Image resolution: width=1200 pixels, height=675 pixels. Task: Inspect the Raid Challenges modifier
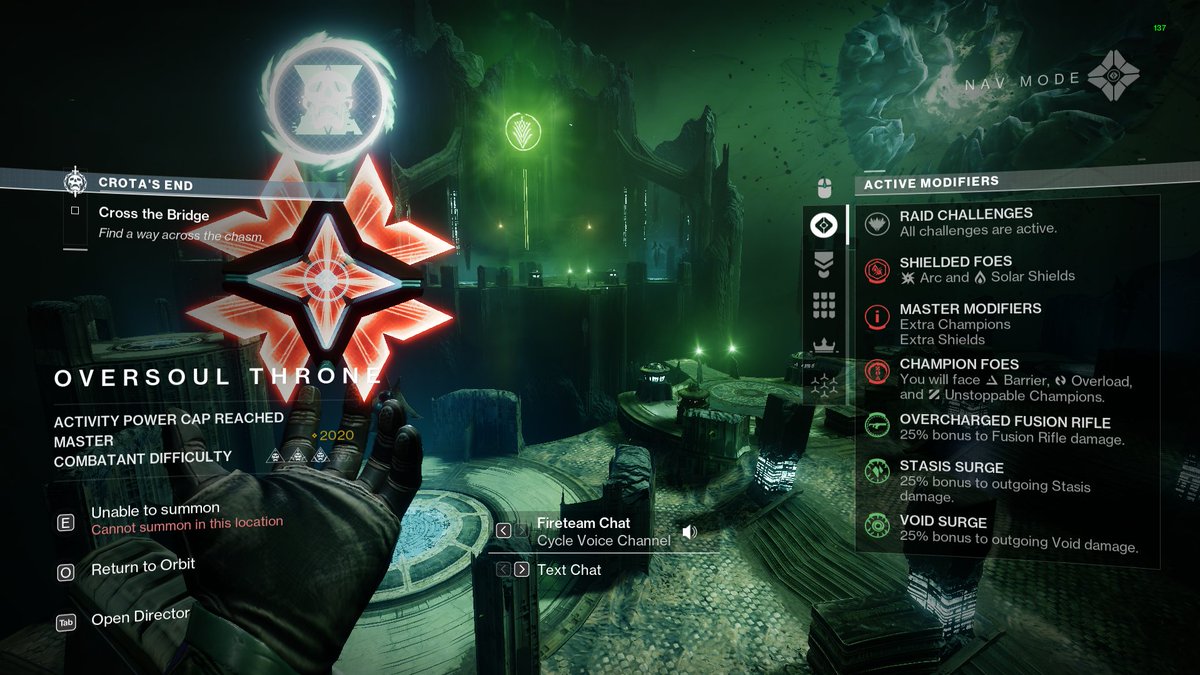pyautogui.click(x=965, y=221)
